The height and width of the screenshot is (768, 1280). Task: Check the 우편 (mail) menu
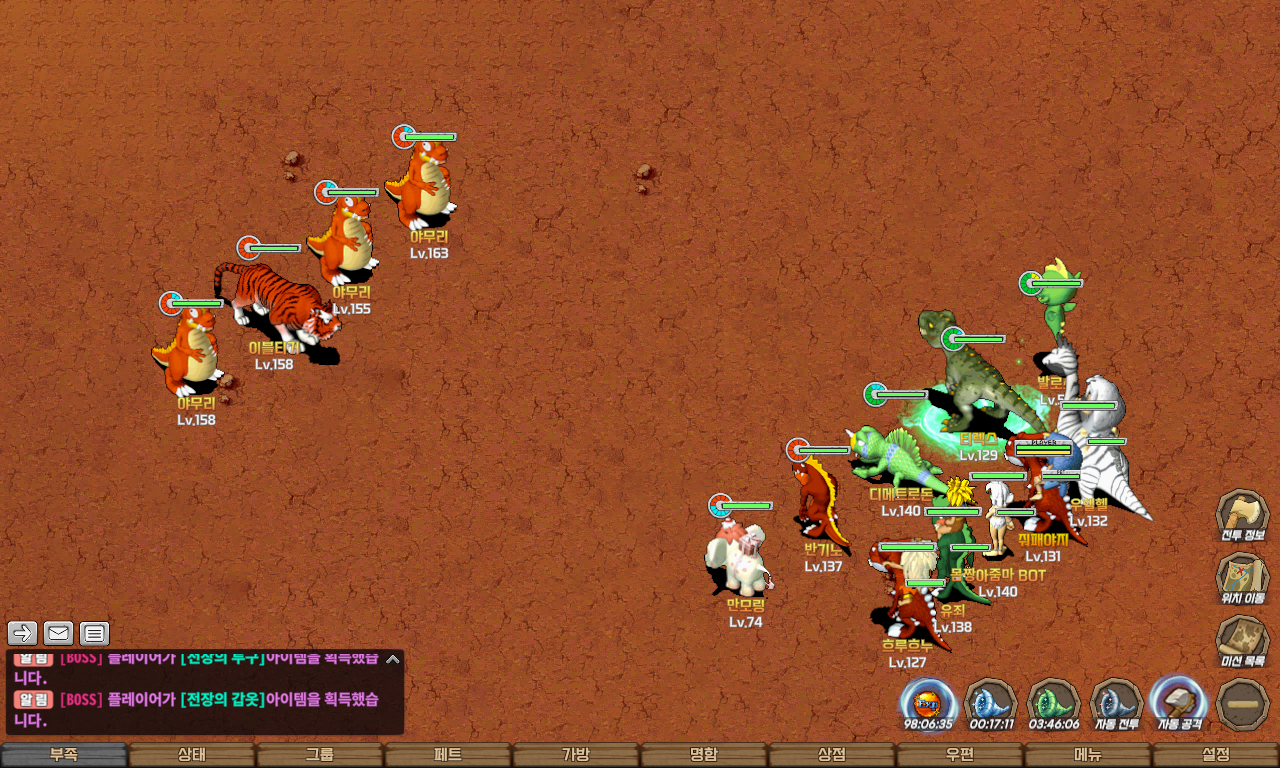[x=960, y=755]
